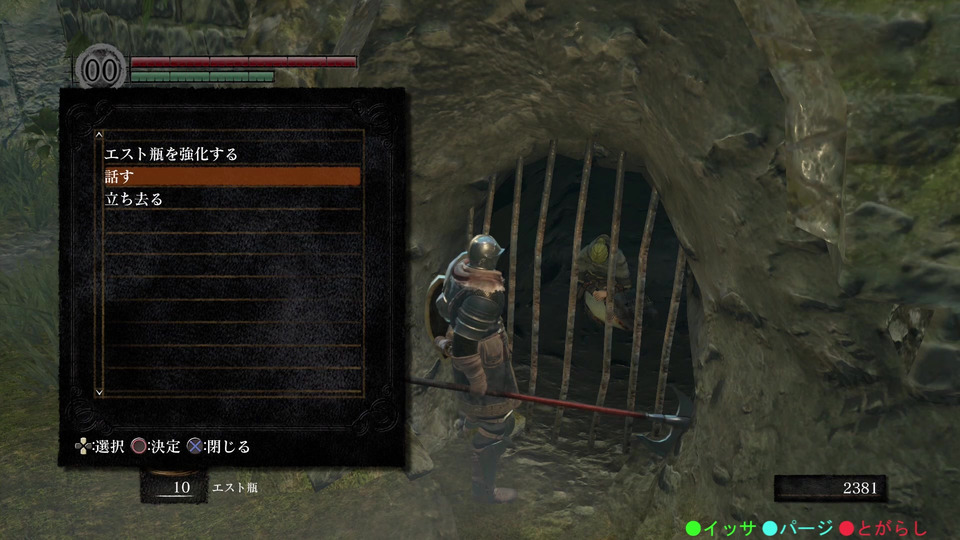Select 立ち去る to leave
The height and width of the screenshot is (540, 960).
click(134, 198)
